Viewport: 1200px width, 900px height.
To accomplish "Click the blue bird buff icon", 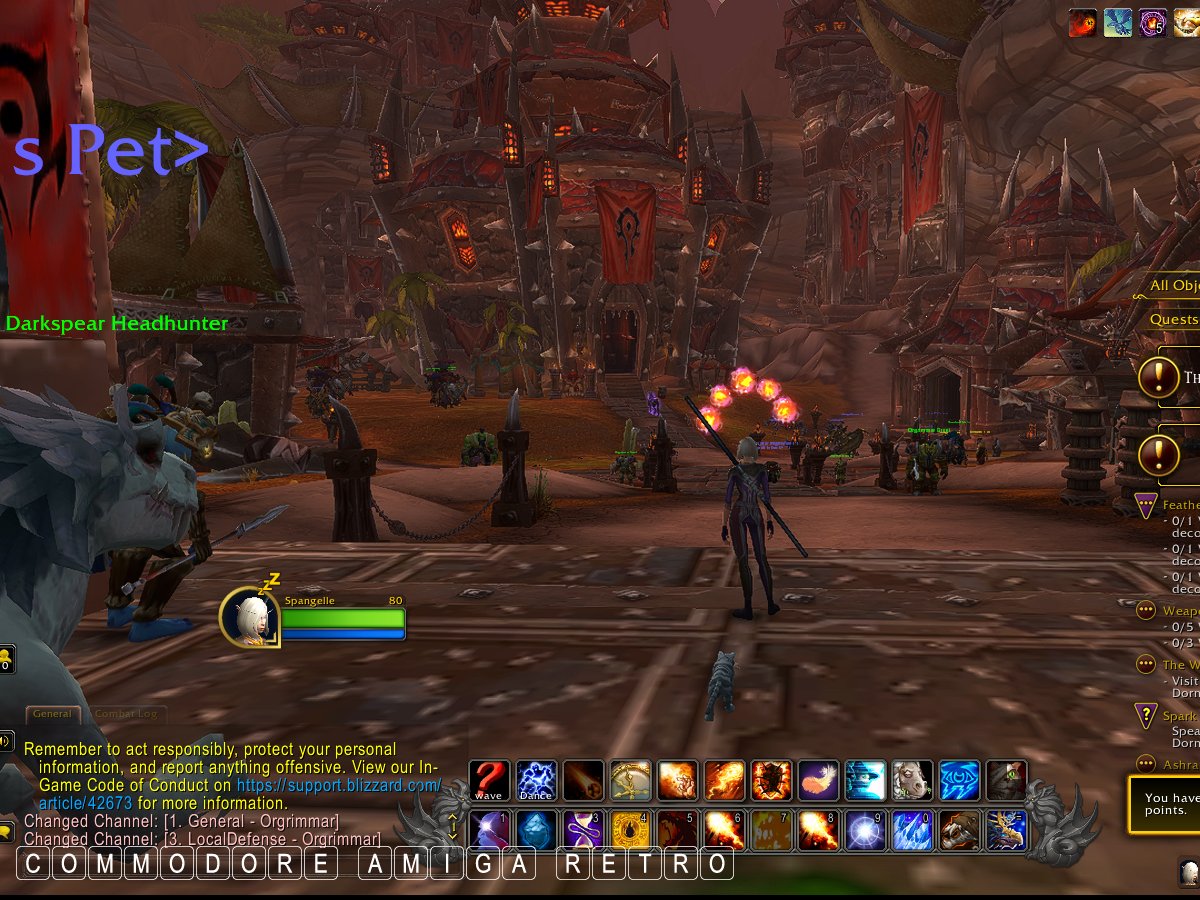I will [1118, 23].
